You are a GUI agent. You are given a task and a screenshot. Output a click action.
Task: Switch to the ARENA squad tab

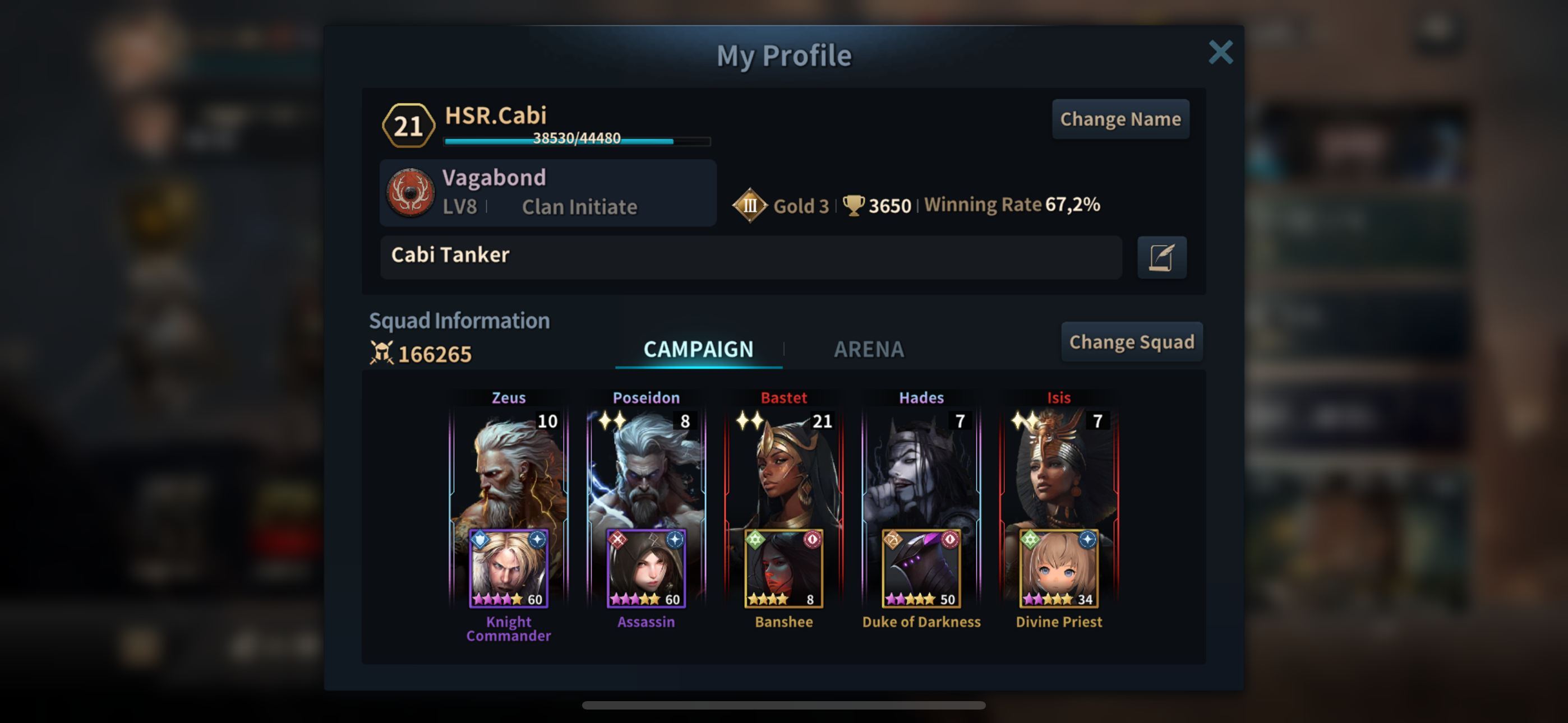869,349
